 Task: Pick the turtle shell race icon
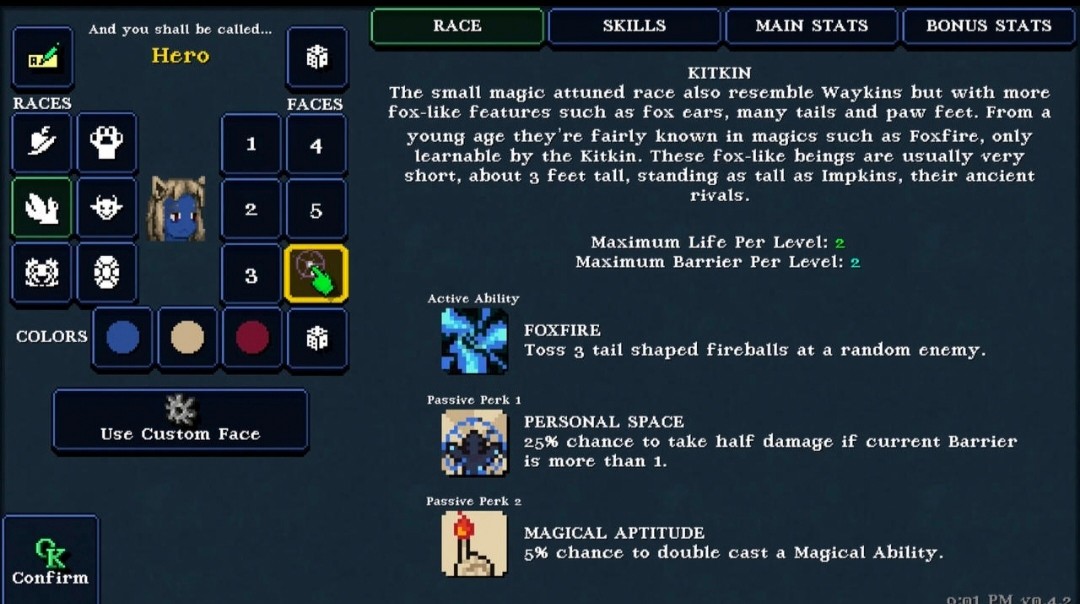(106, 273)
